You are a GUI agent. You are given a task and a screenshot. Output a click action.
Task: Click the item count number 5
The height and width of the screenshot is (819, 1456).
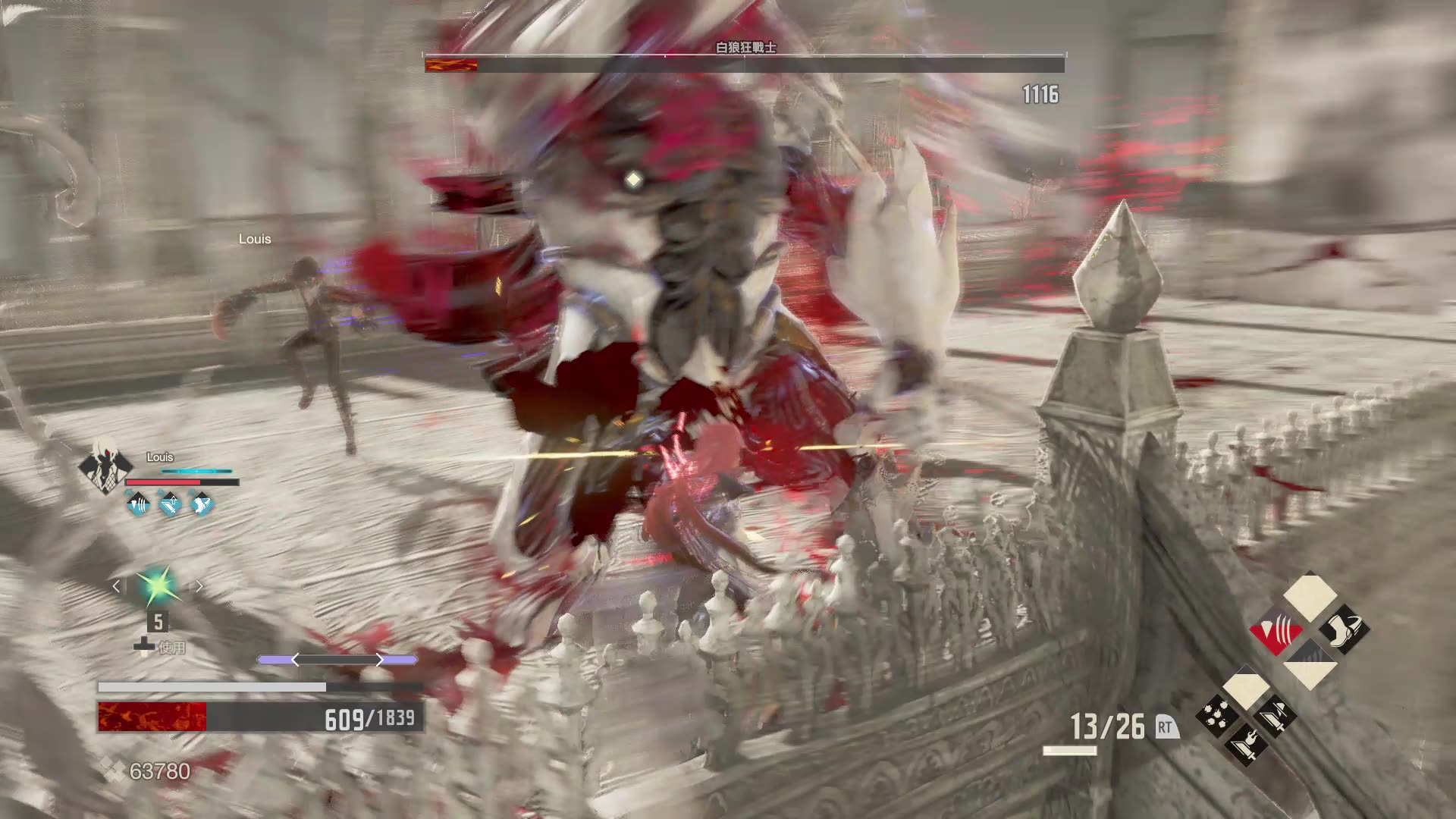click(158, 621)
